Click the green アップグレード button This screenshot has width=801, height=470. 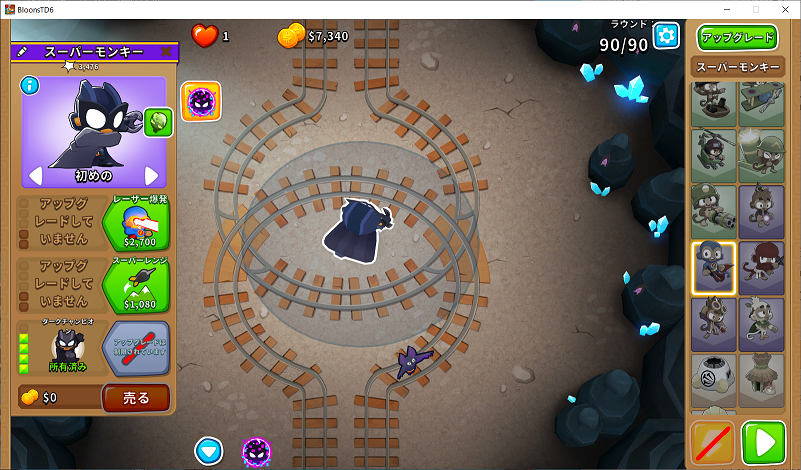coord(738,38)
